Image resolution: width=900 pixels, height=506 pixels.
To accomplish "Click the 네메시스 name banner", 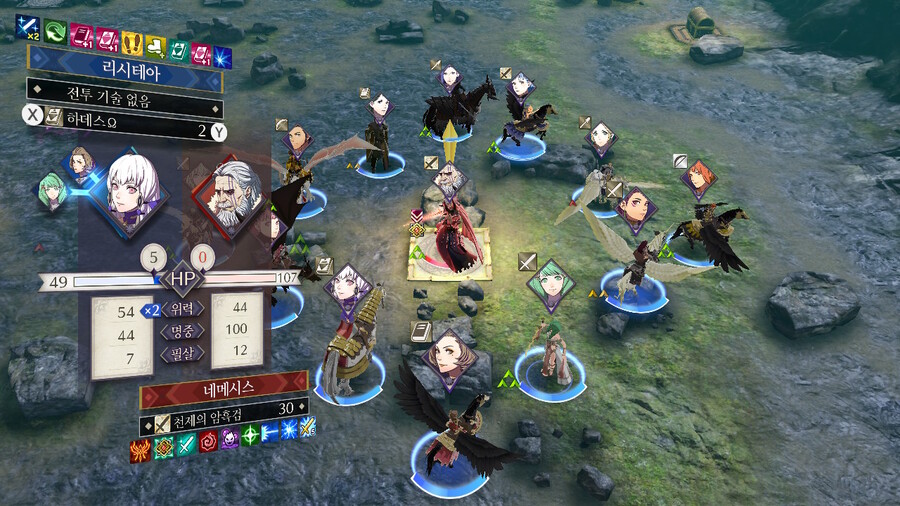I will (223, 385).
